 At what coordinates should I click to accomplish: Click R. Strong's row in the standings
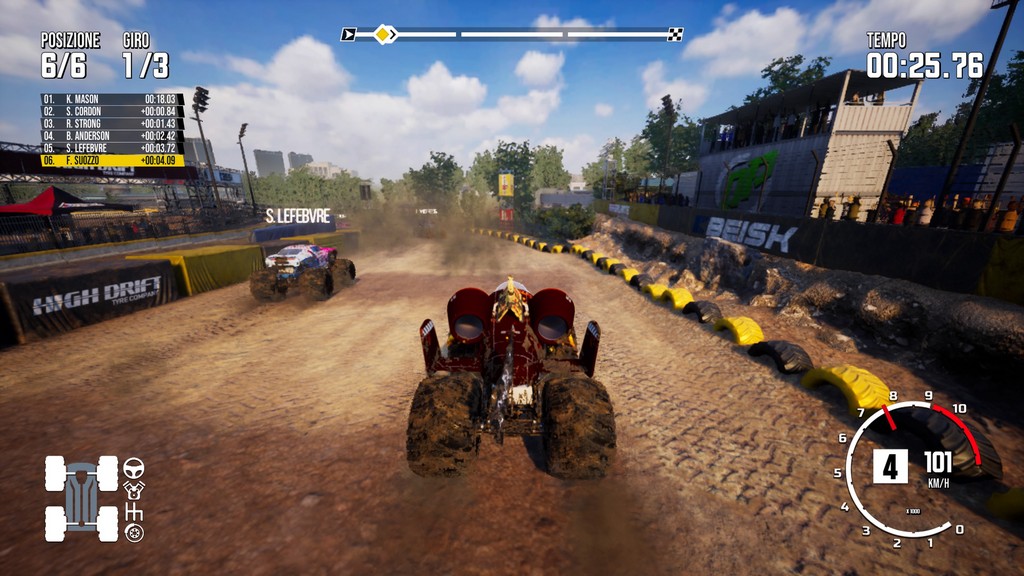pyautogui.click(x=112, y=123)
